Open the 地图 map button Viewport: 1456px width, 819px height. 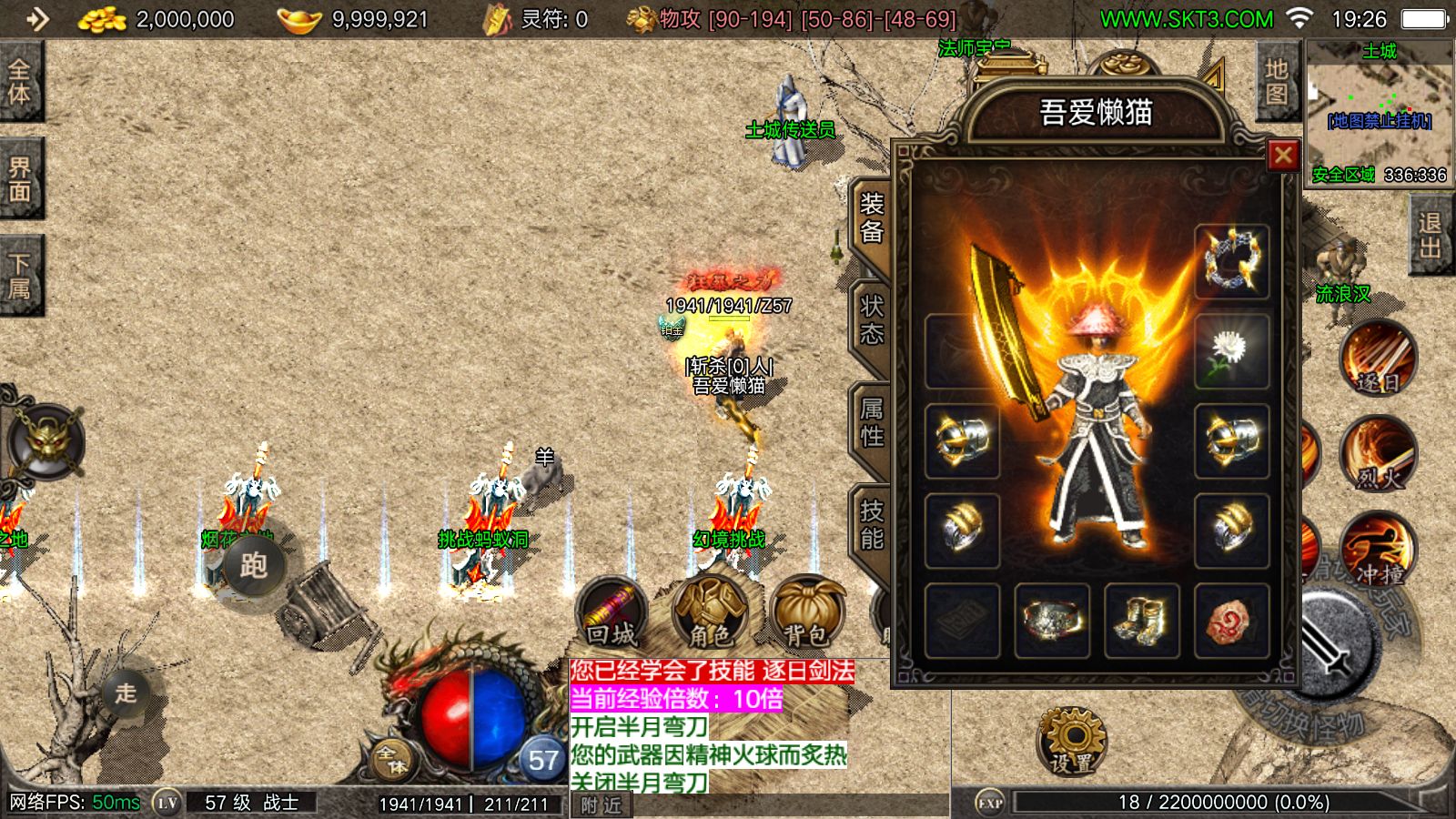pyautogui.click(x=1277, y=82)
